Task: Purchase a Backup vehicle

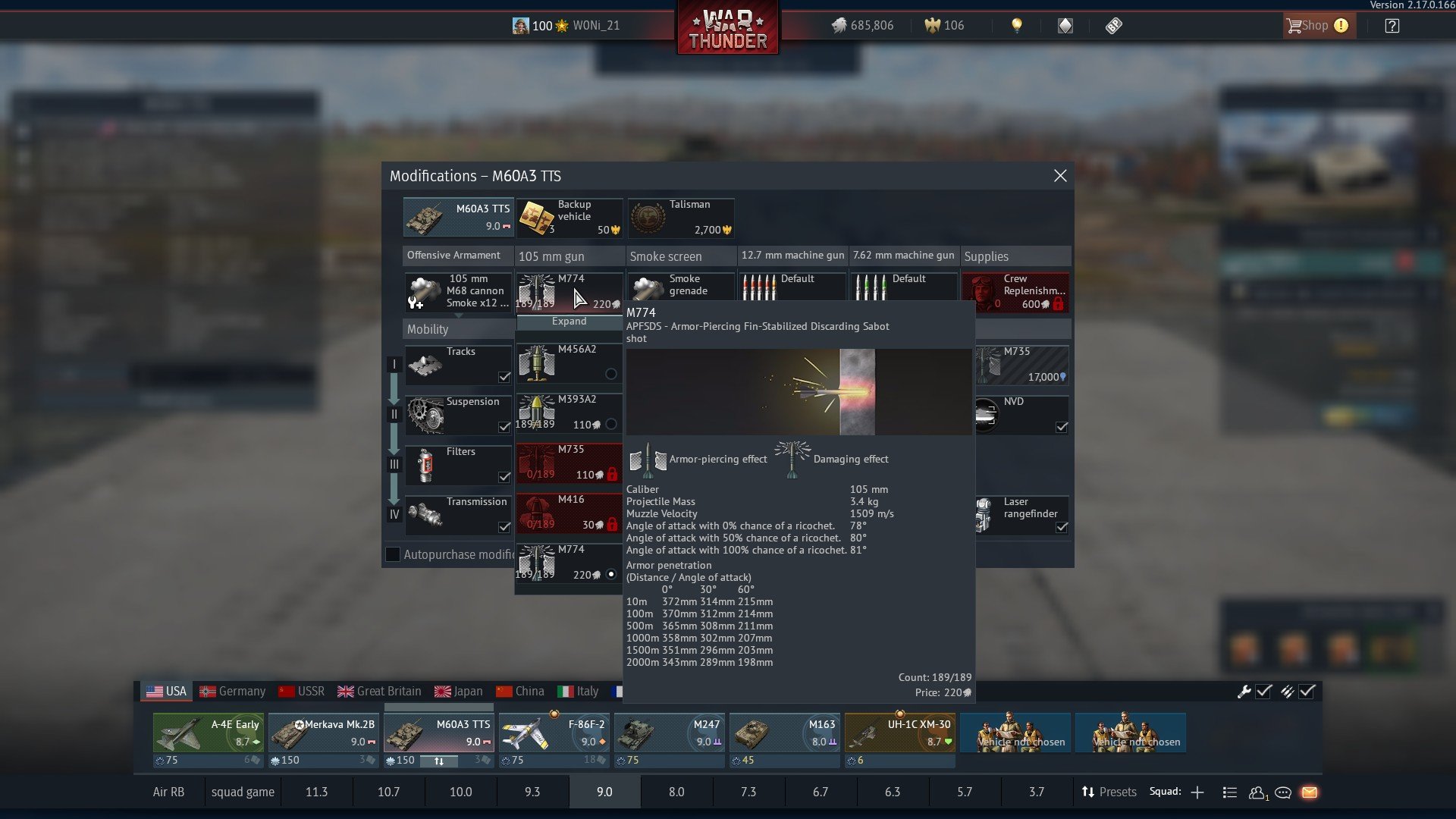Action: pyautogui.click(x=570, y=218)
